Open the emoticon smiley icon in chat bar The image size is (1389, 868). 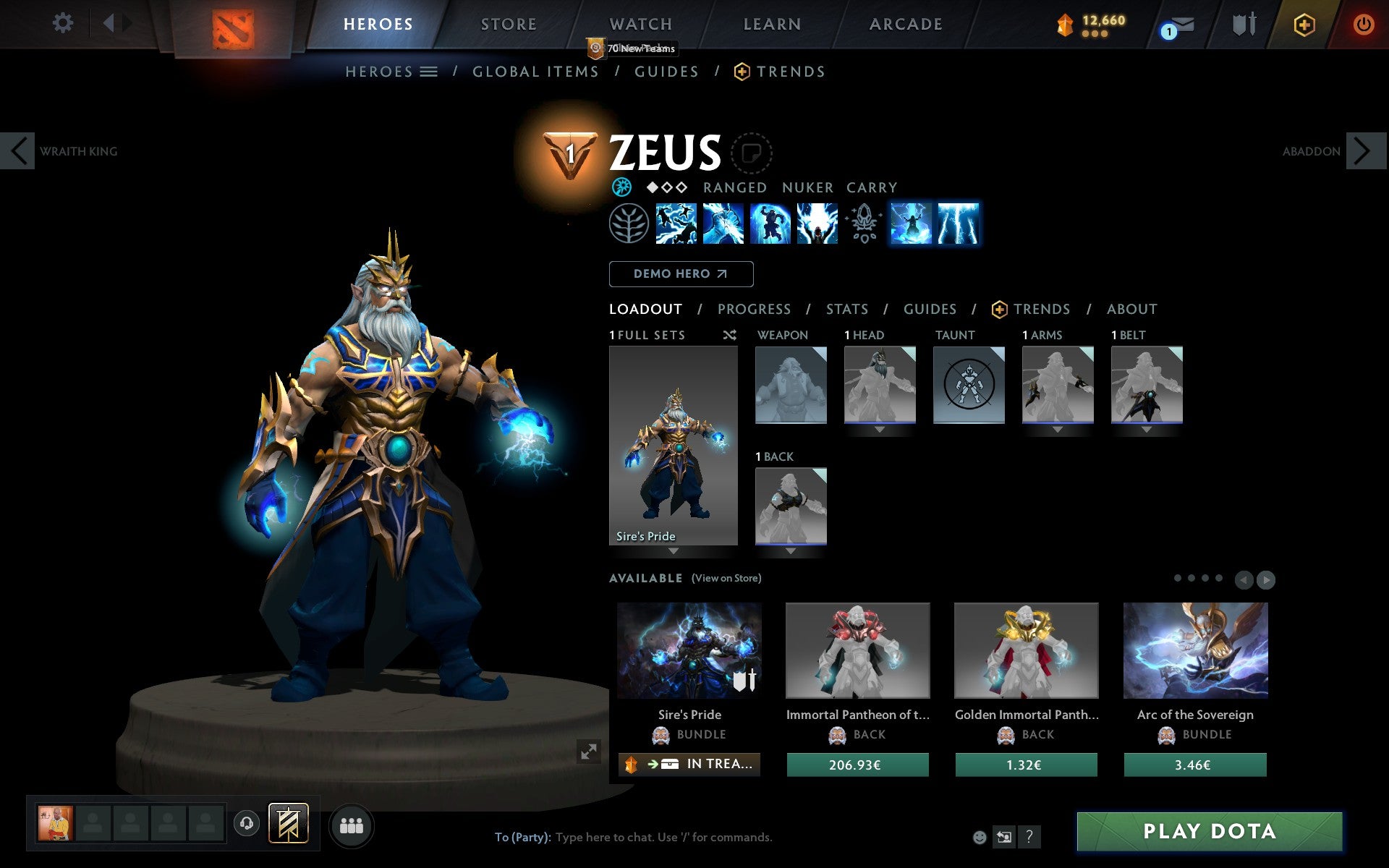[x=981, y=837]
